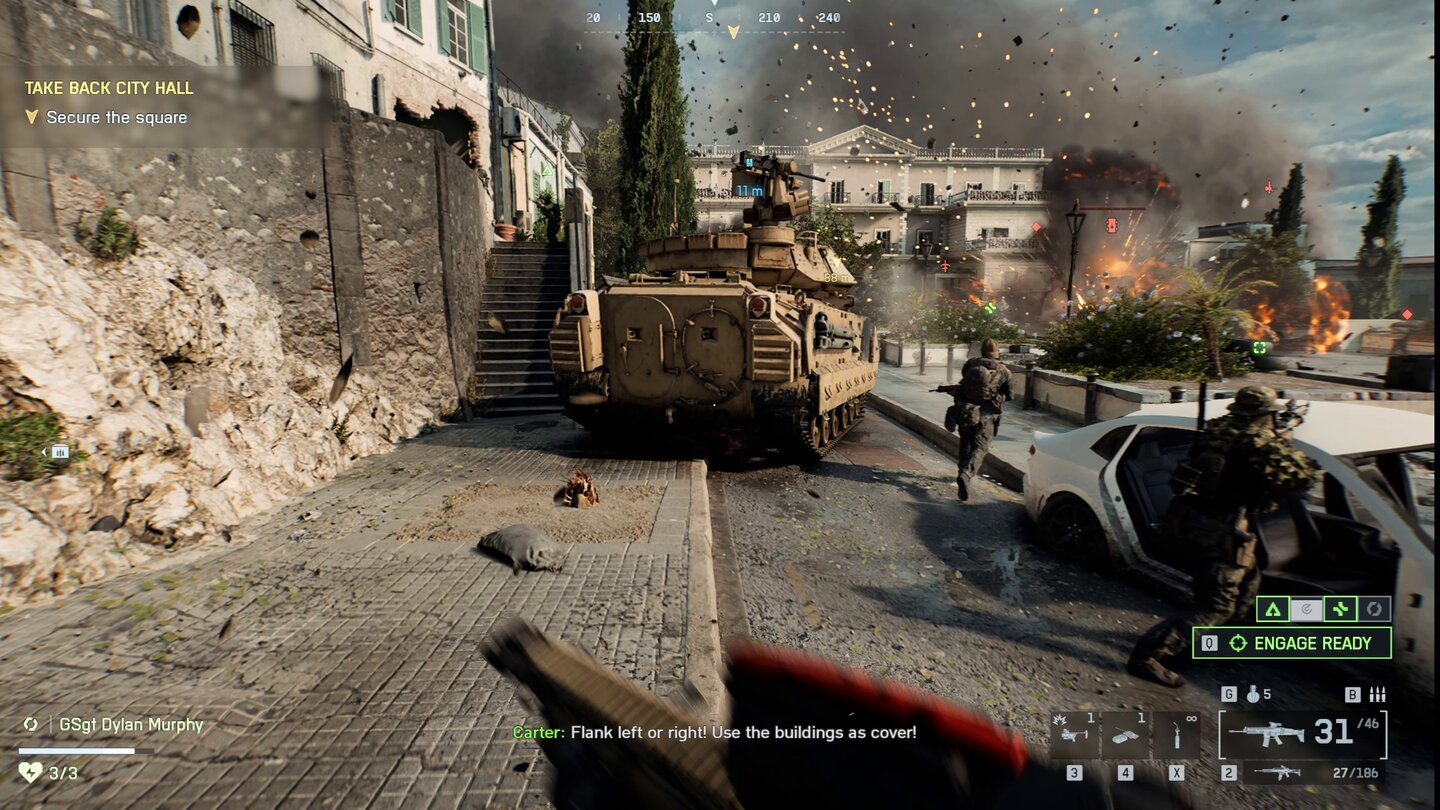Select the grenade launcher gadget in slot 3
The width and height of the screenshot is (1440, 810).
click(1076, 733)
